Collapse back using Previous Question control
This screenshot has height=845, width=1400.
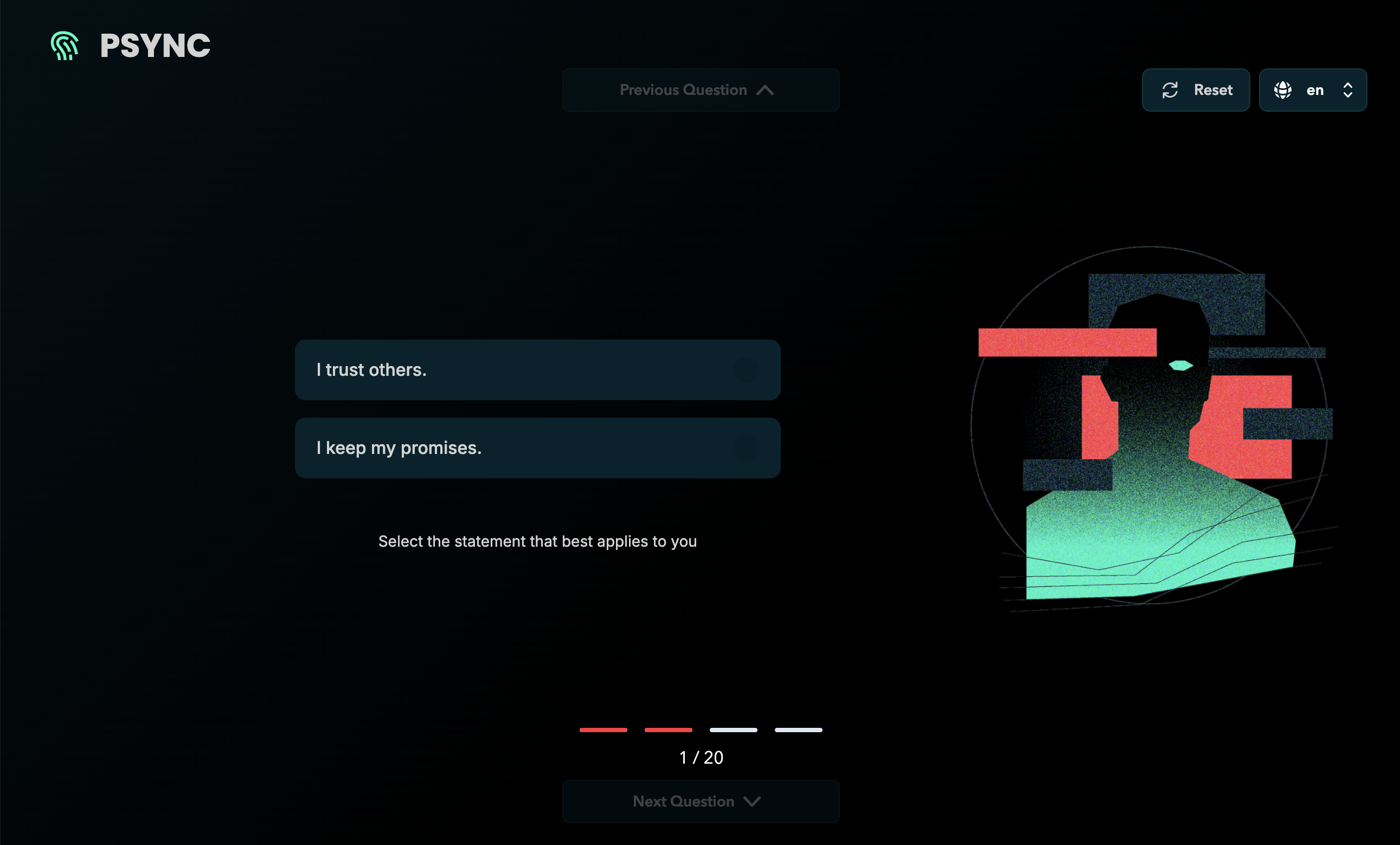pyautogui.click(x=701, y=90)
